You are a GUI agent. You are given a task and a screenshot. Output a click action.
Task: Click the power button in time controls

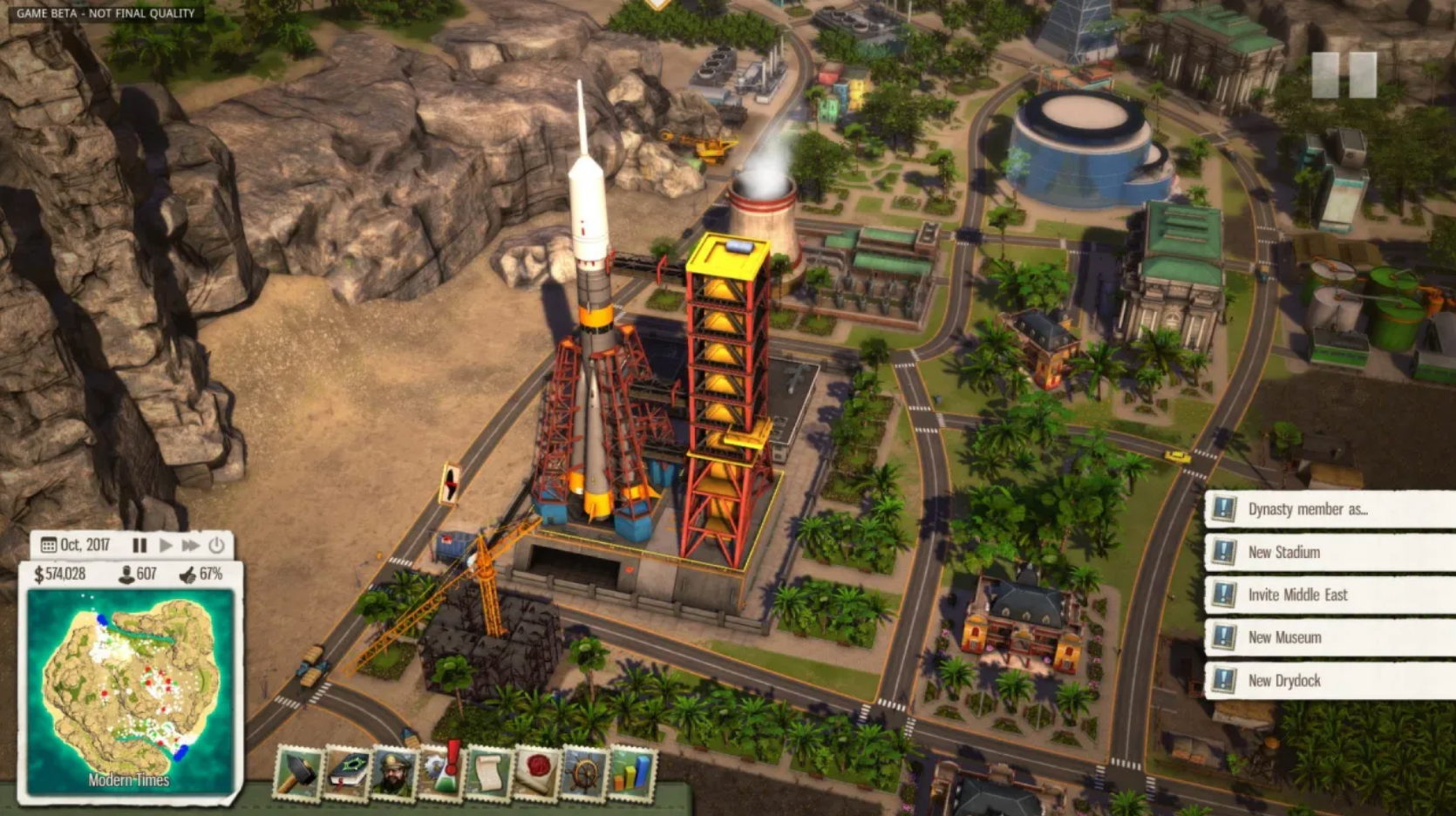pyautogui.click(x=217, y=544)
